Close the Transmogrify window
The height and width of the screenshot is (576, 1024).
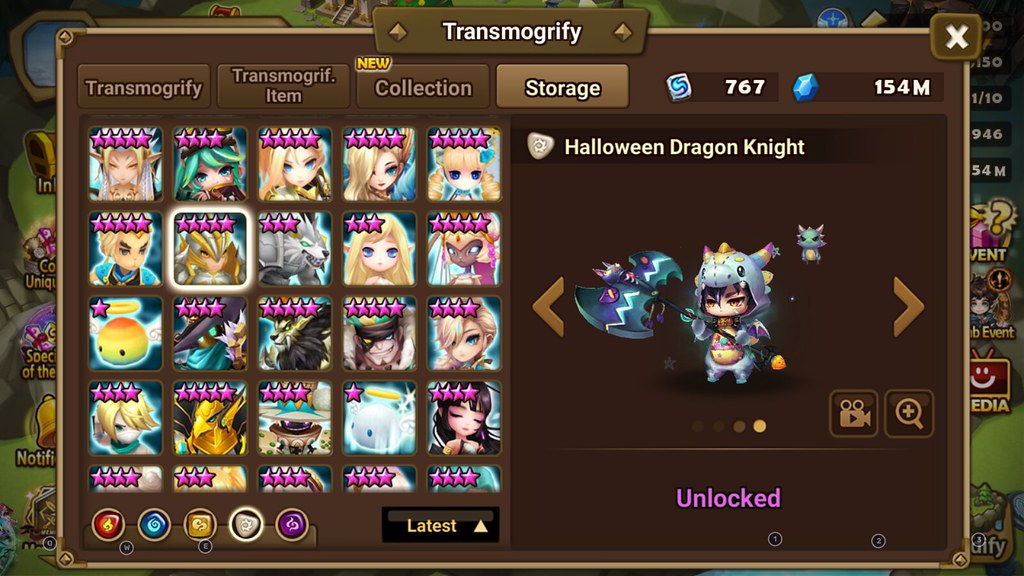pos(955,38)
